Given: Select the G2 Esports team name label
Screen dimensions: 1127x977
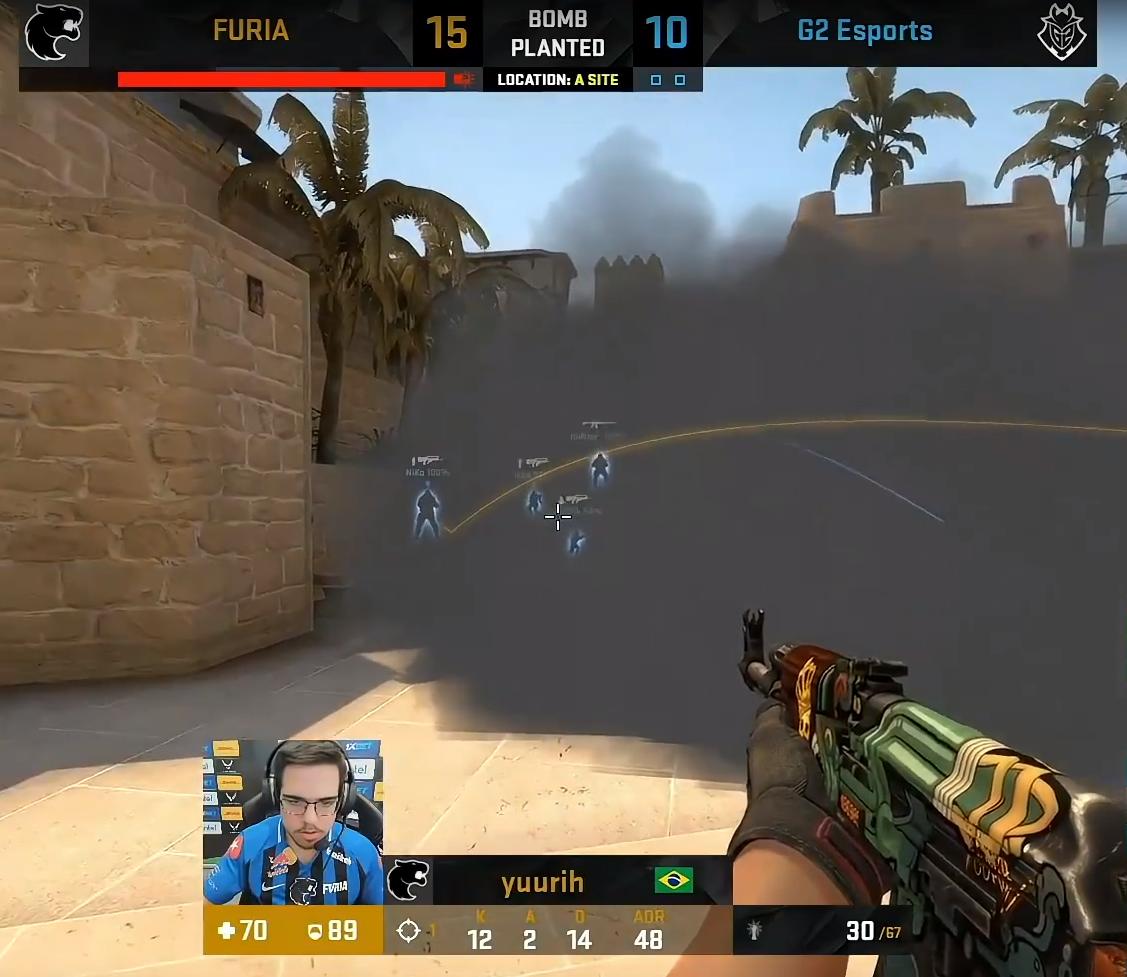Looking at the screenshot, I should (x=864, y=31).
